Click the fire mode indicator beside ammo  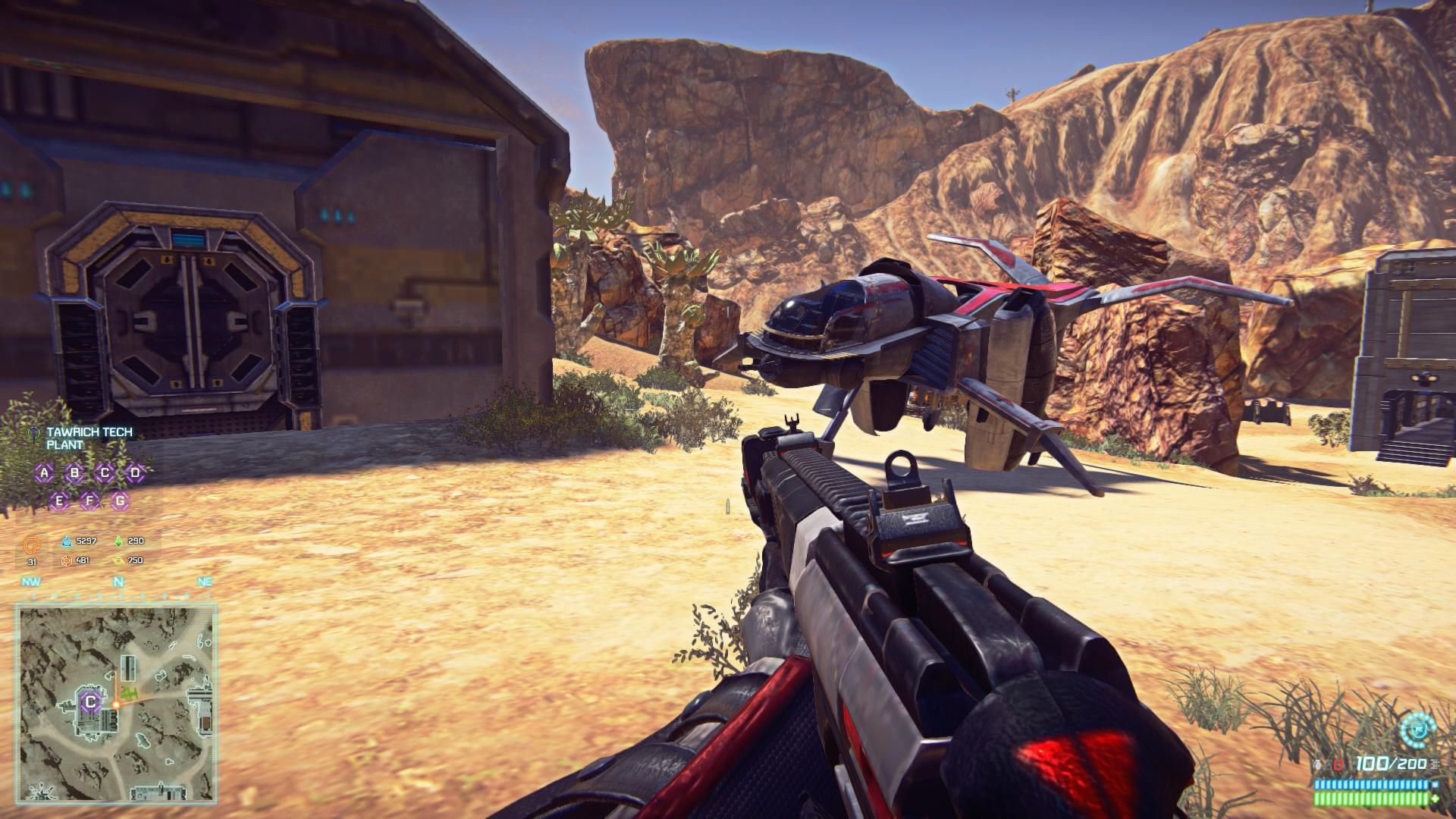(x=1434, y=764)
